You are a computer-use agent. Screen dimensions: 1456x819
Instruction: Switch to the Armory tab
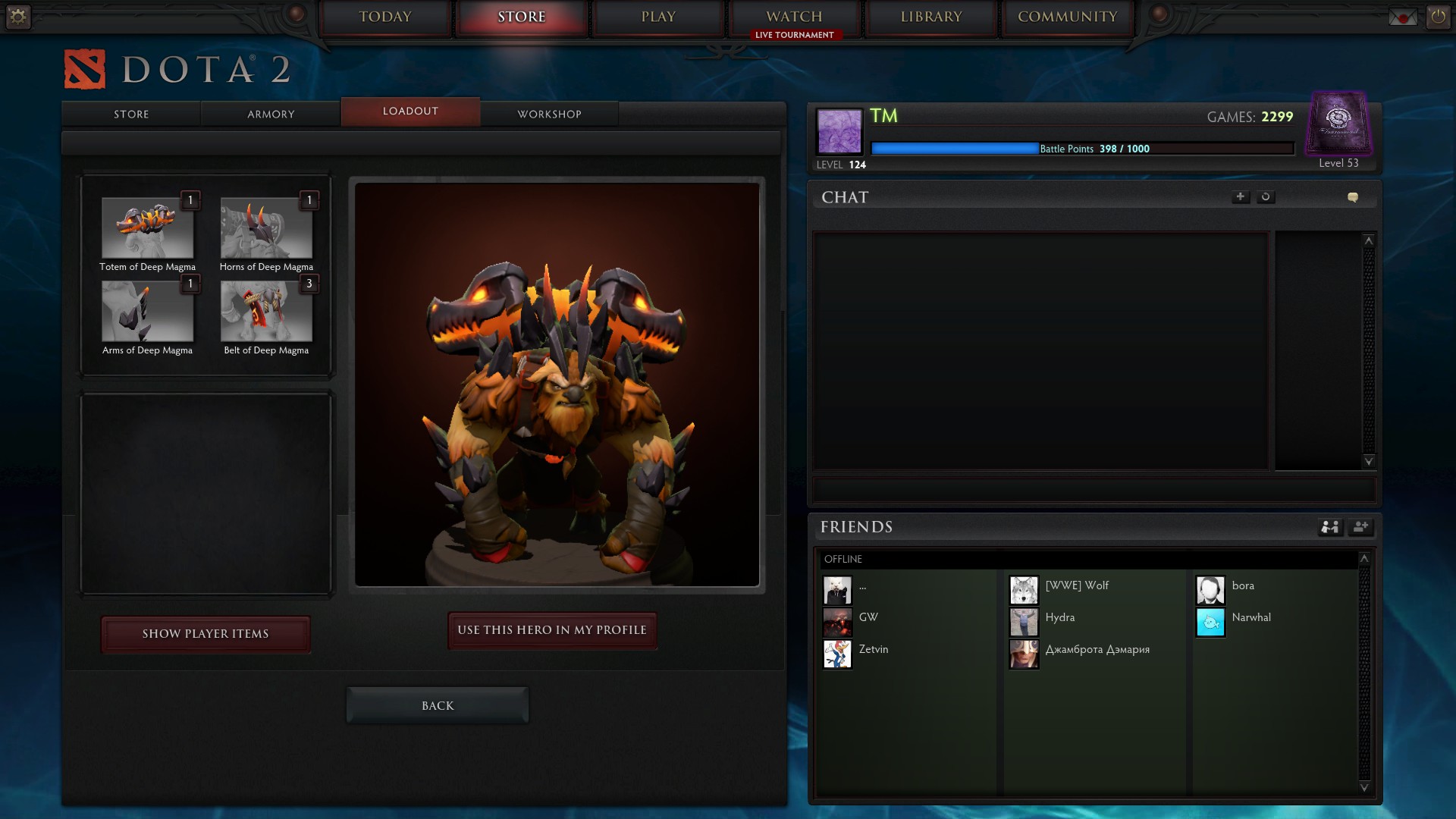point(271,114)
